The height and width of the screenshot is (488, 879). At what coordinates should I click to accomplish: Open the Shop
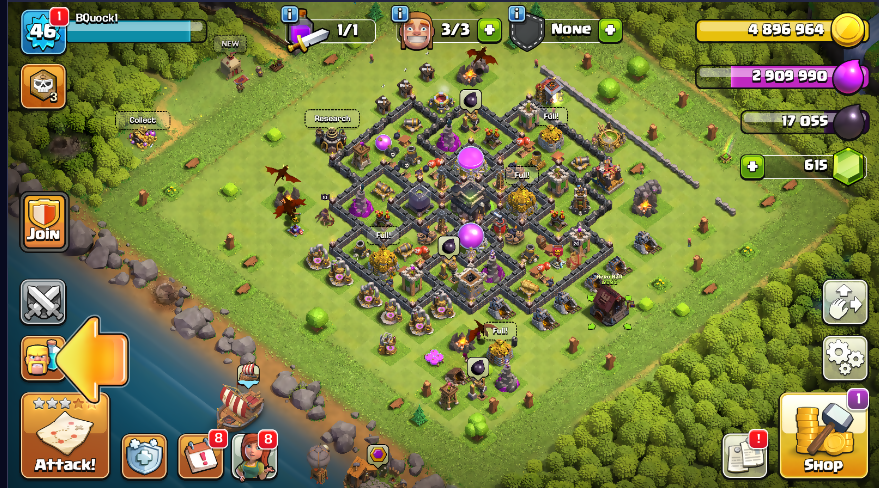click(x=822, y=437)
